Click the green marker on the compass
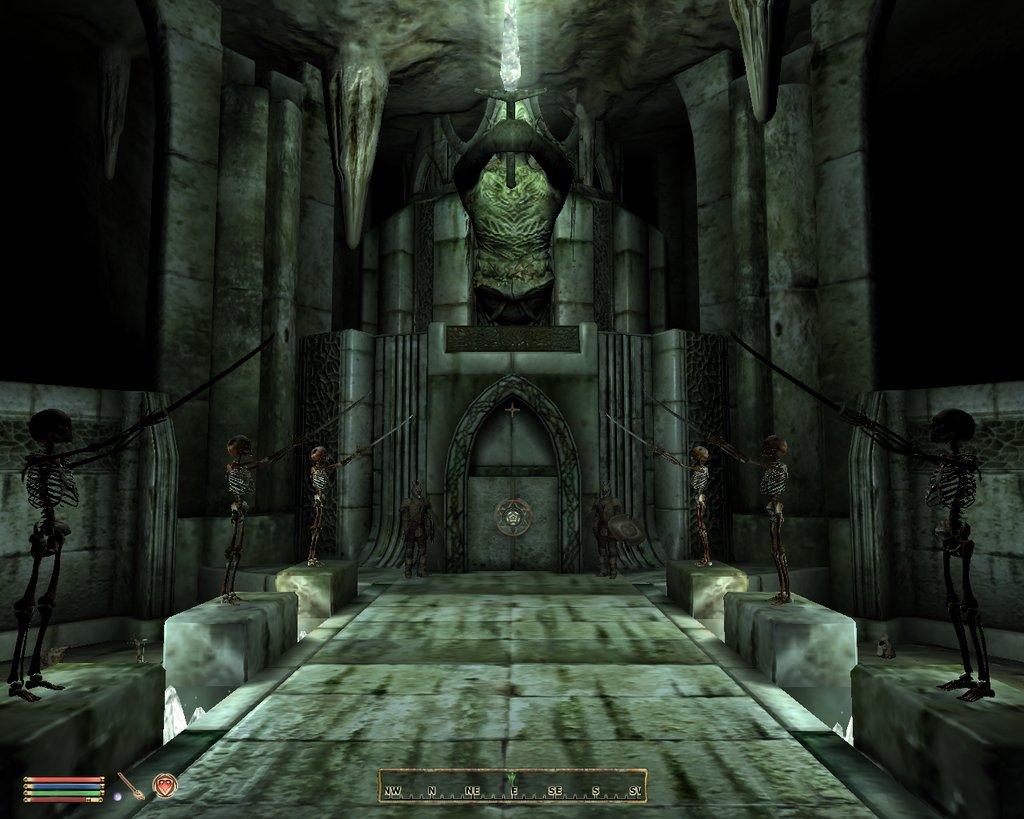The height and width of the screenshot is (819, 1024). [512, 779]
